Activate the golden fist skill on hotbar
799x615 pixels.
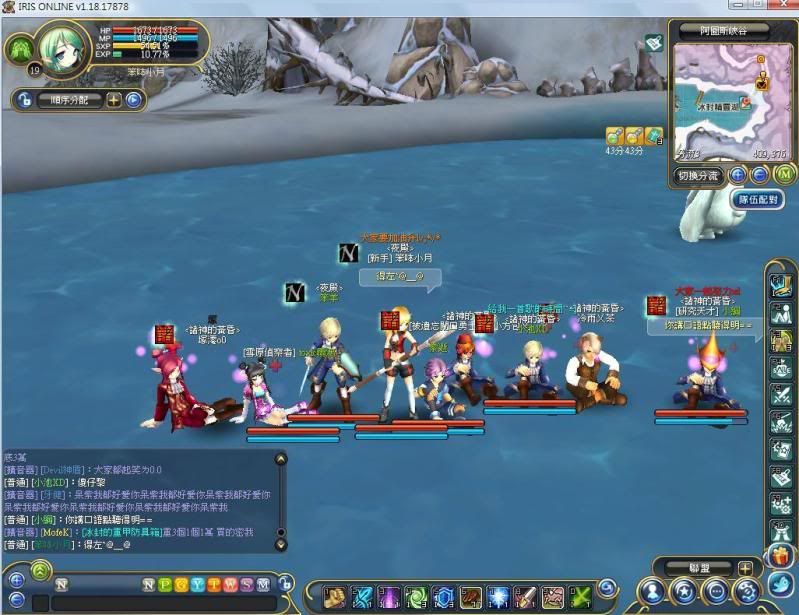click(x=334, y=597)
